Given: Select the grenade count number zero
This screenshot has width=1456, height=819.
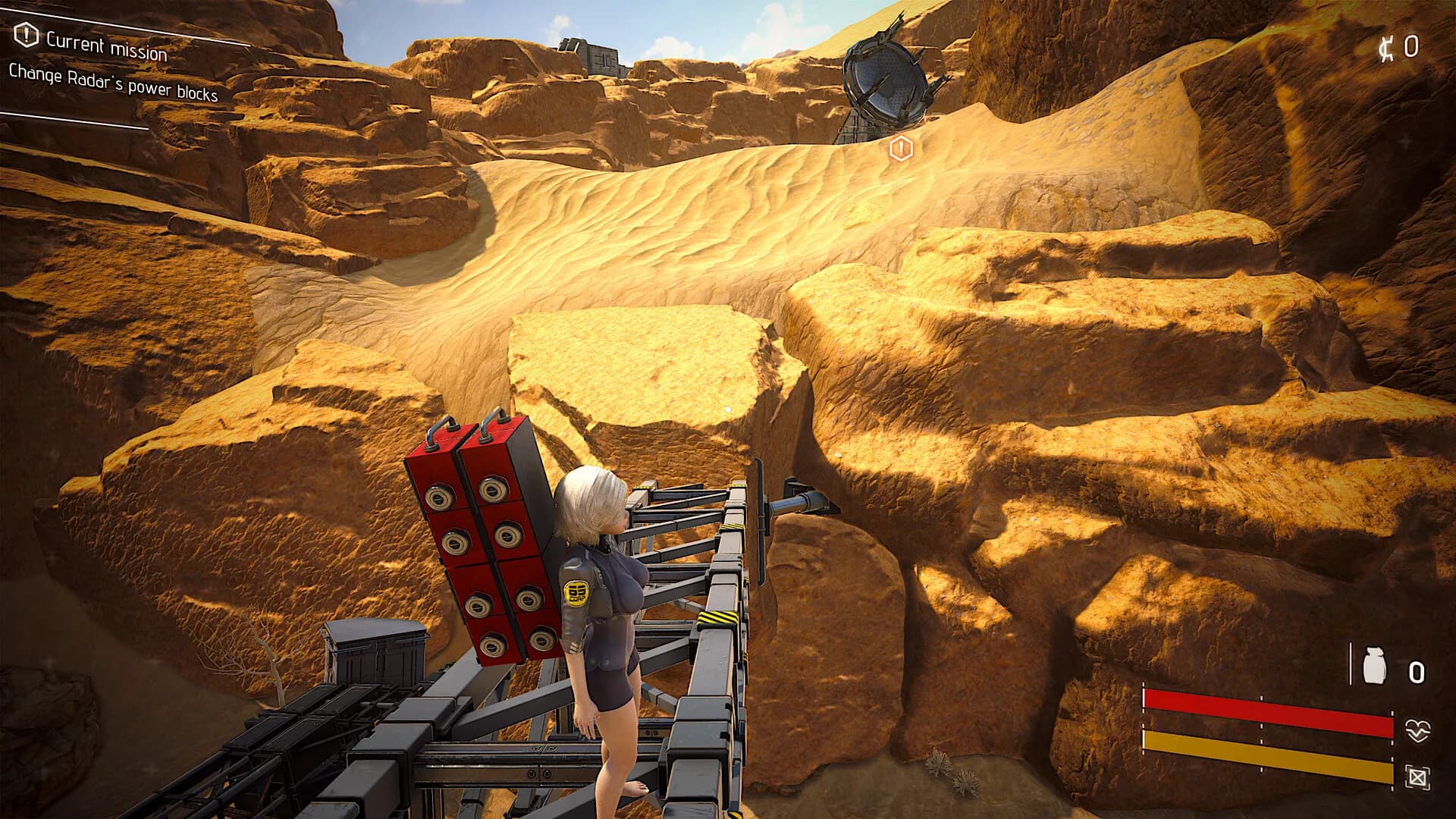Looking at the screenshot, I should [1417, 672].
